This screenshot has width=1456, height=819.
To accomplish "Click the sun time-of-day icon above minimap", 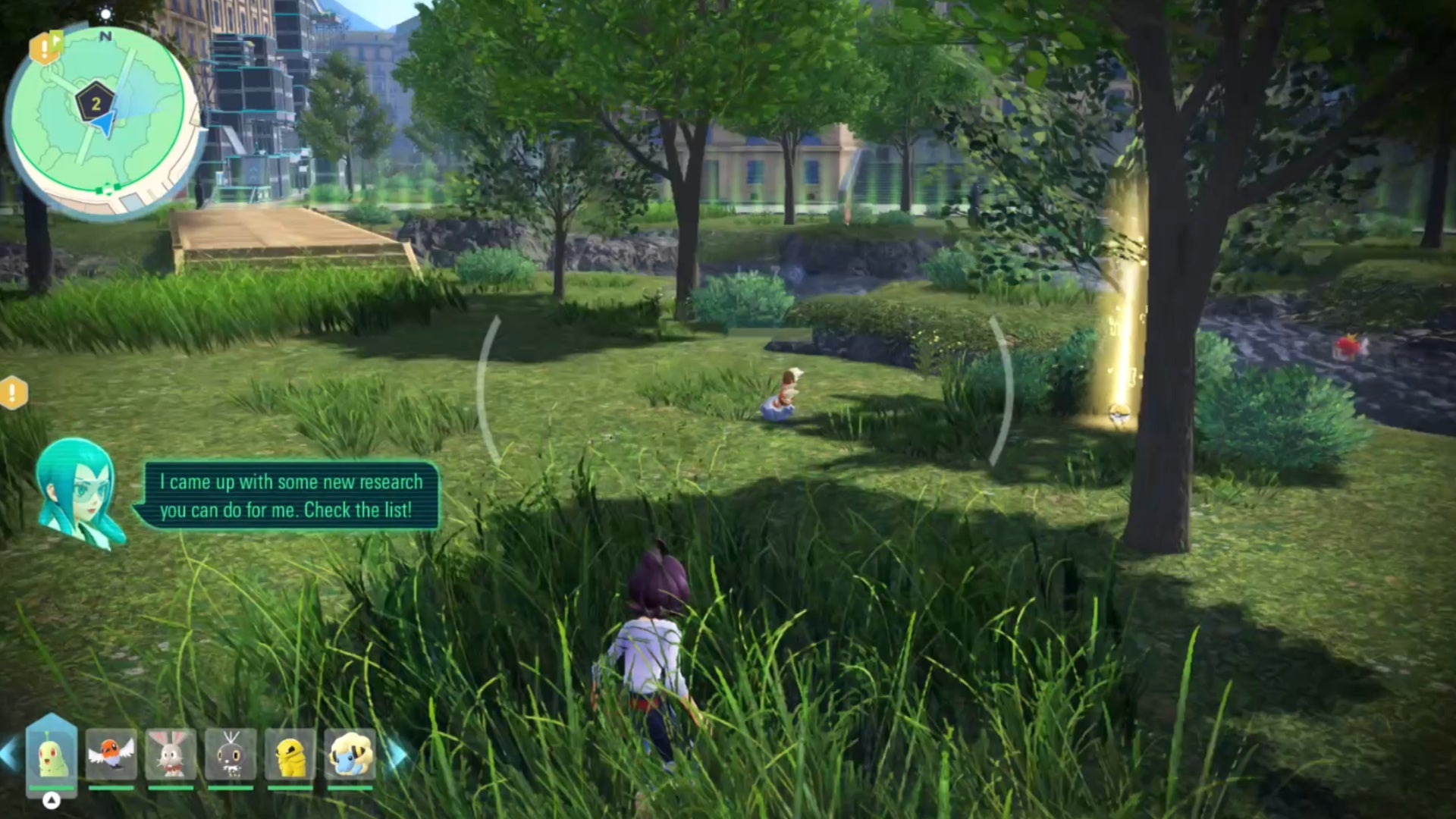I will point(105,14).
